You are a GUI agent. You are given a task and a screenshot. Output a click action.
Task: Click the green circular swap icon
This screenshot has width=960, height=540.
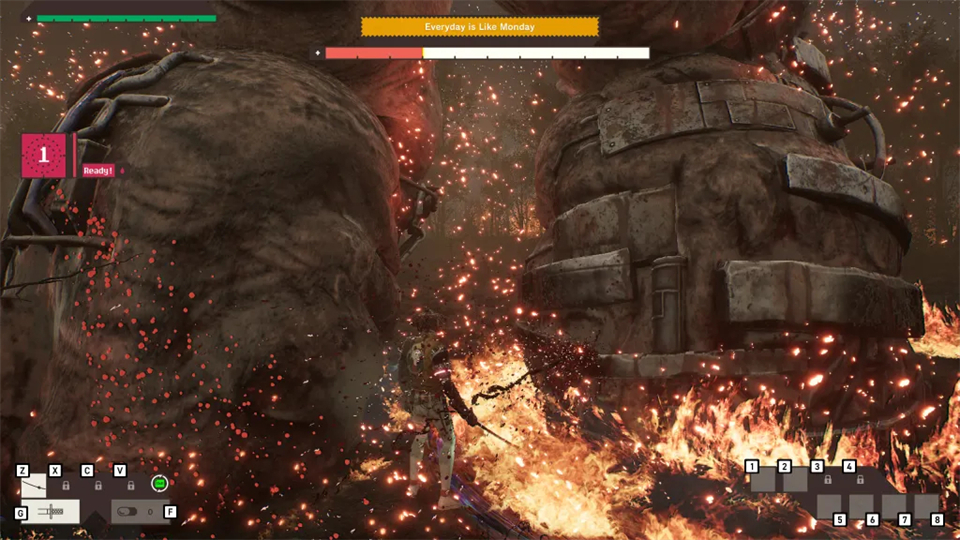159,484
